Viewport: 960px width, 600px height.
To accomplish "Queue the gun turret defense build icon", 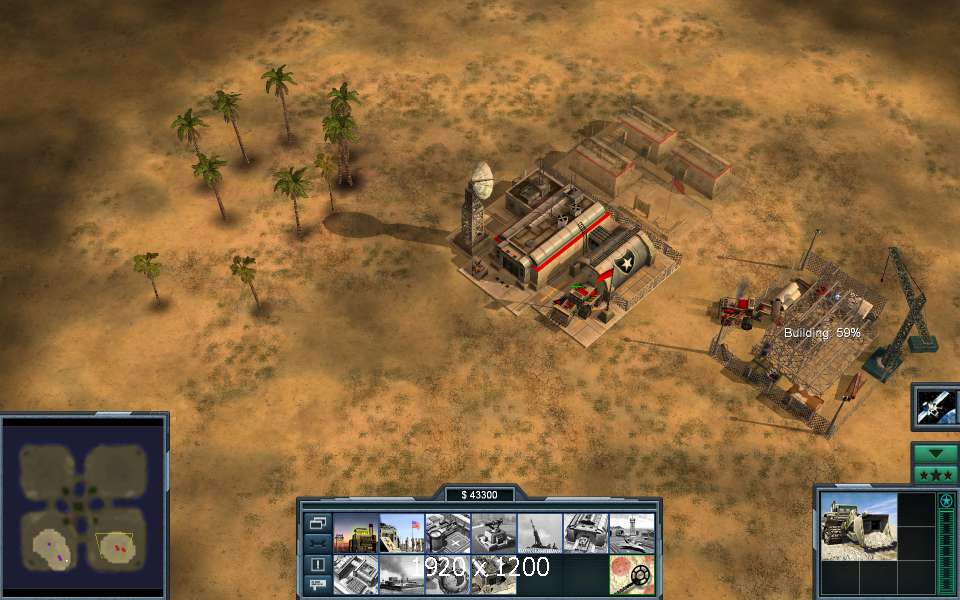I will [494, 533].
